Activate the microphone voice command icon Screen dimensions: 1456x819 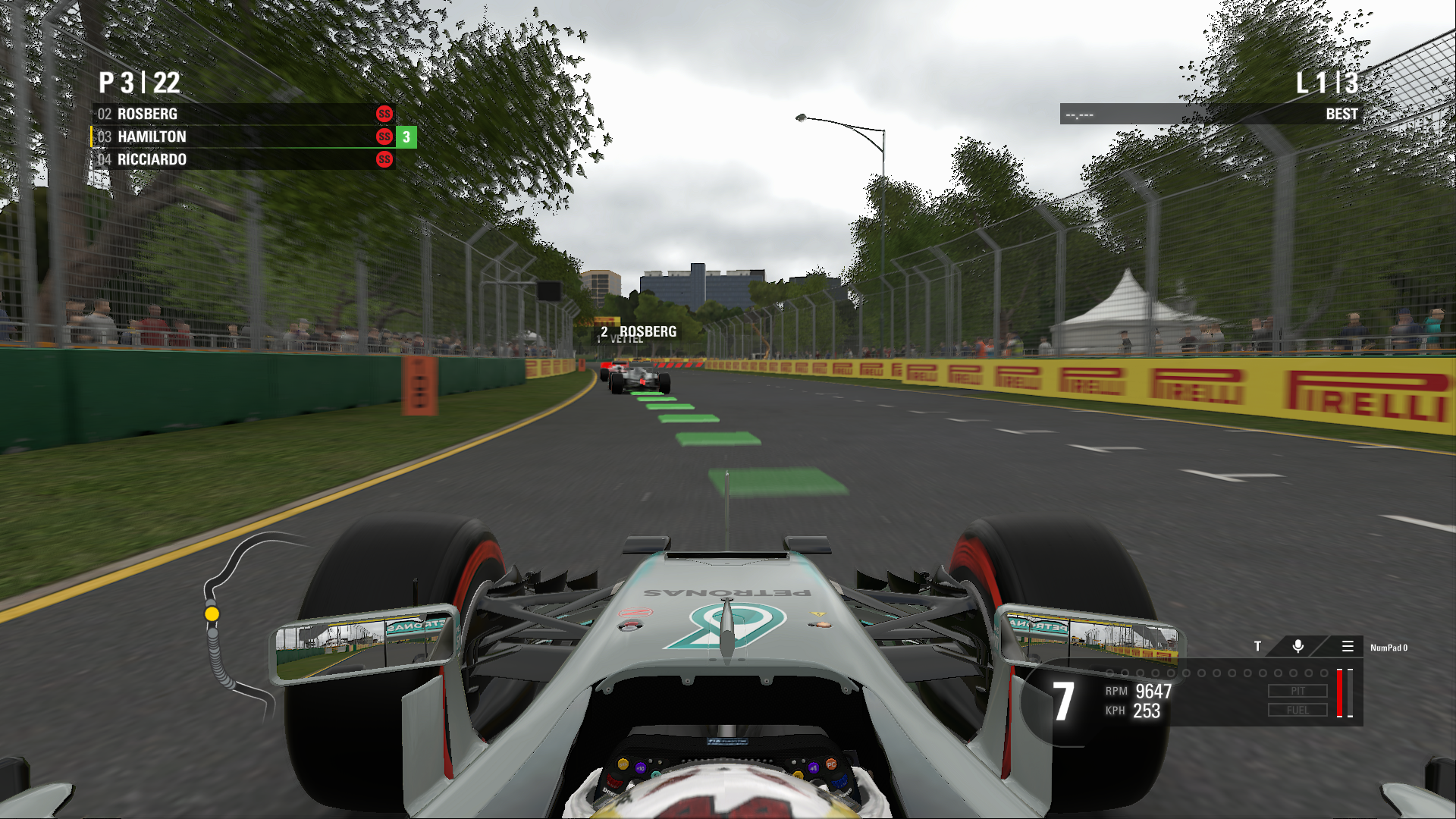coord(1298,646)
